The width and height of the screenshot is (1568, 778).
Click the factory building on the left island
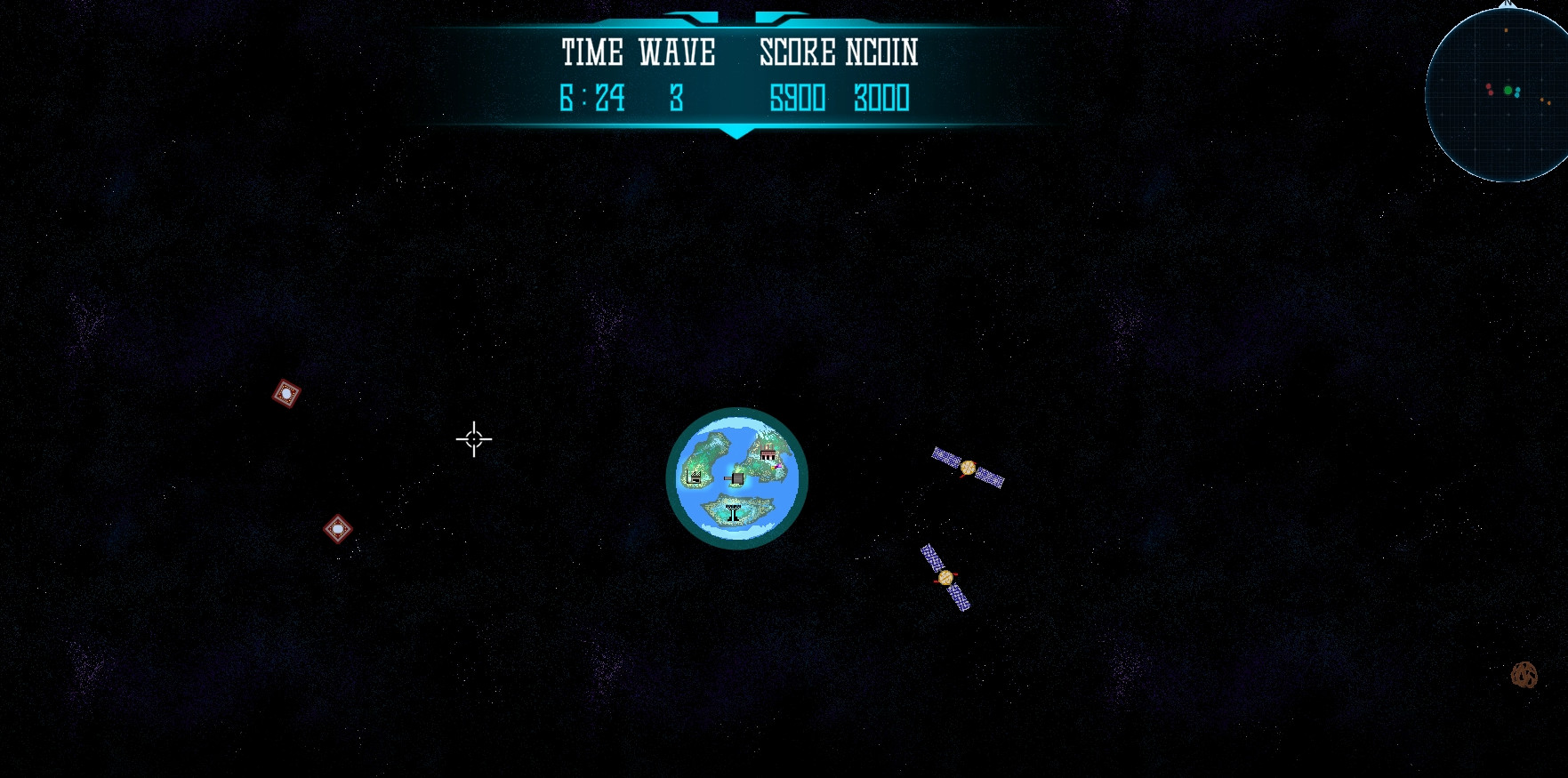click(x=695, y=477)
